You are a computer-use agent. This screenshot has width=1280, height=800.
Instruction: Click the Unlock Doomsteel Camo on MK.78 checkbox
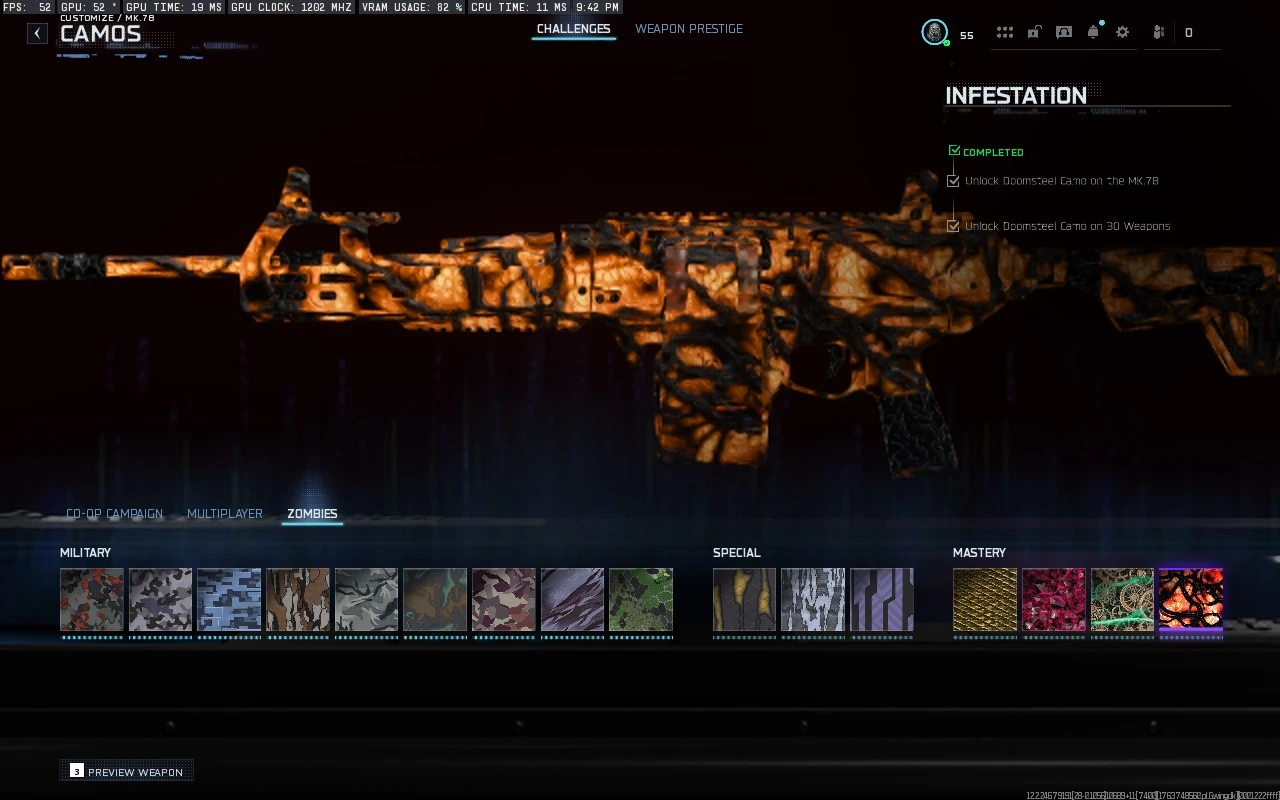953,181
